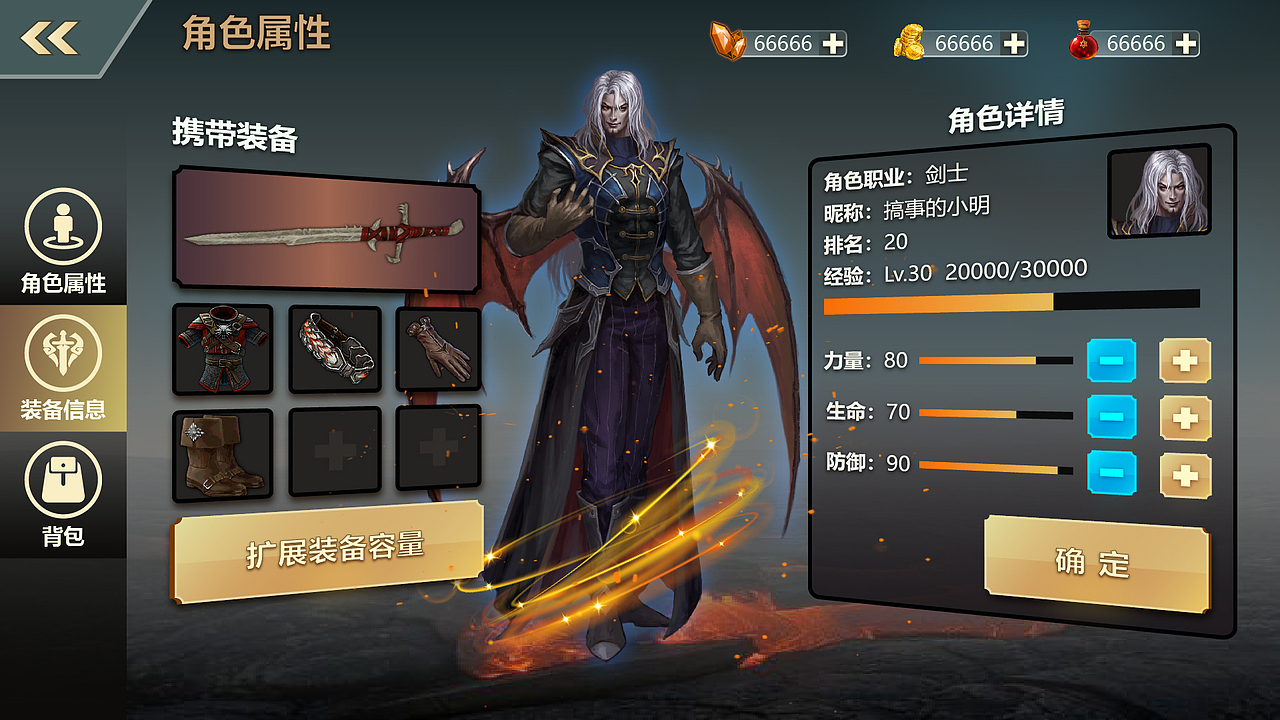1280x720 pixels.
Task: Switch to the 角色属性 sidebar tab
Action: 62,240
